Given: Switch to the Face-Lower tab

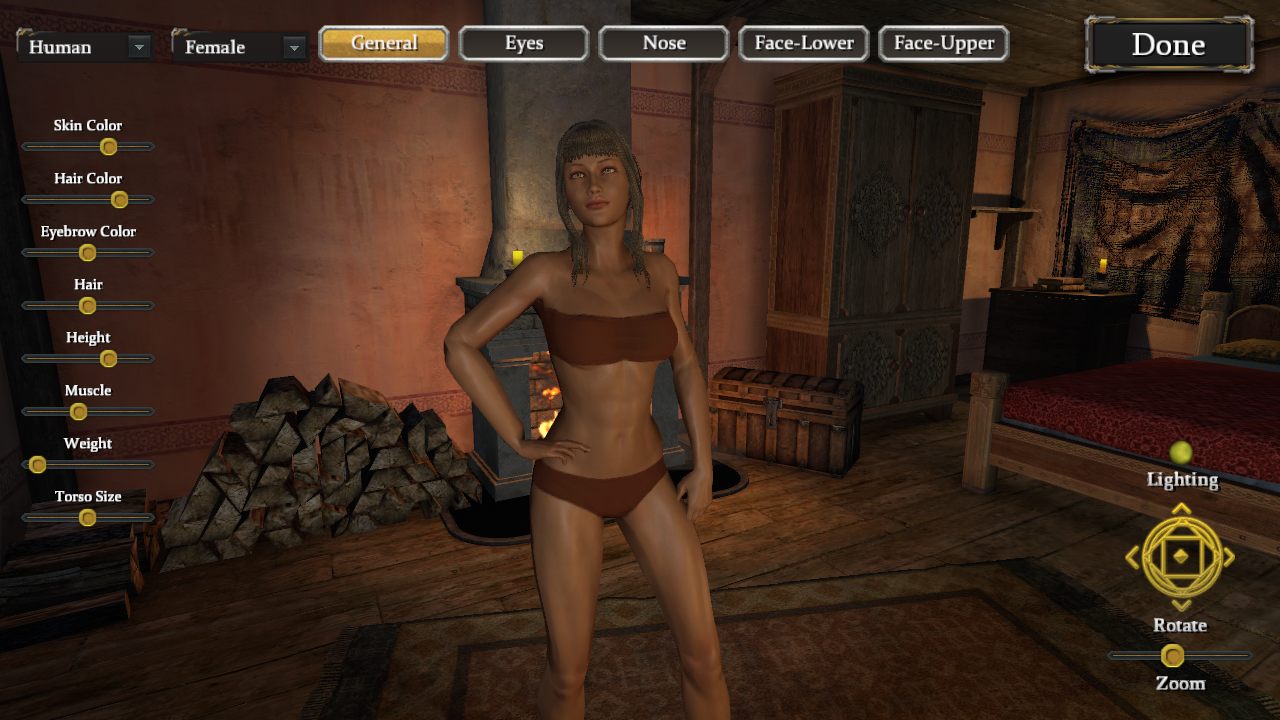Looking at the screenshot, I should (804, 43).
